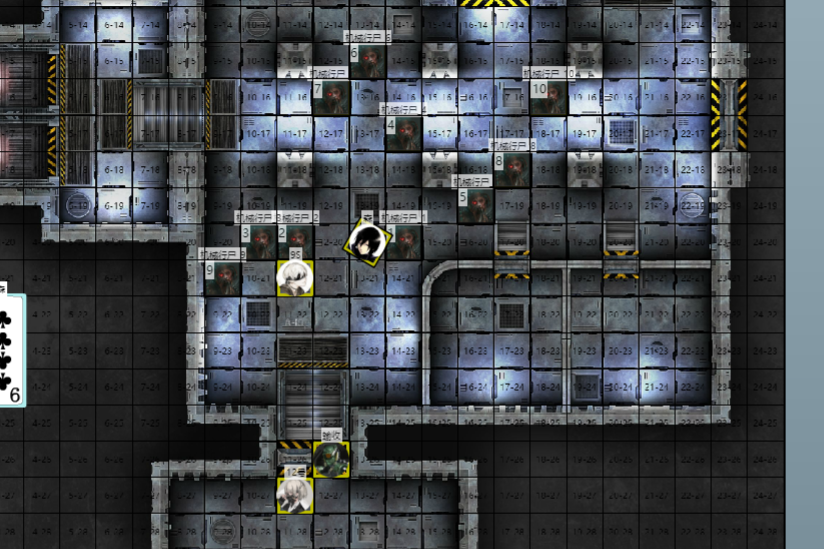Image resolution: width=824 pixels, height=549 pixels.
Task: Select zombie token number 3
Action: (x=260, y=241)
